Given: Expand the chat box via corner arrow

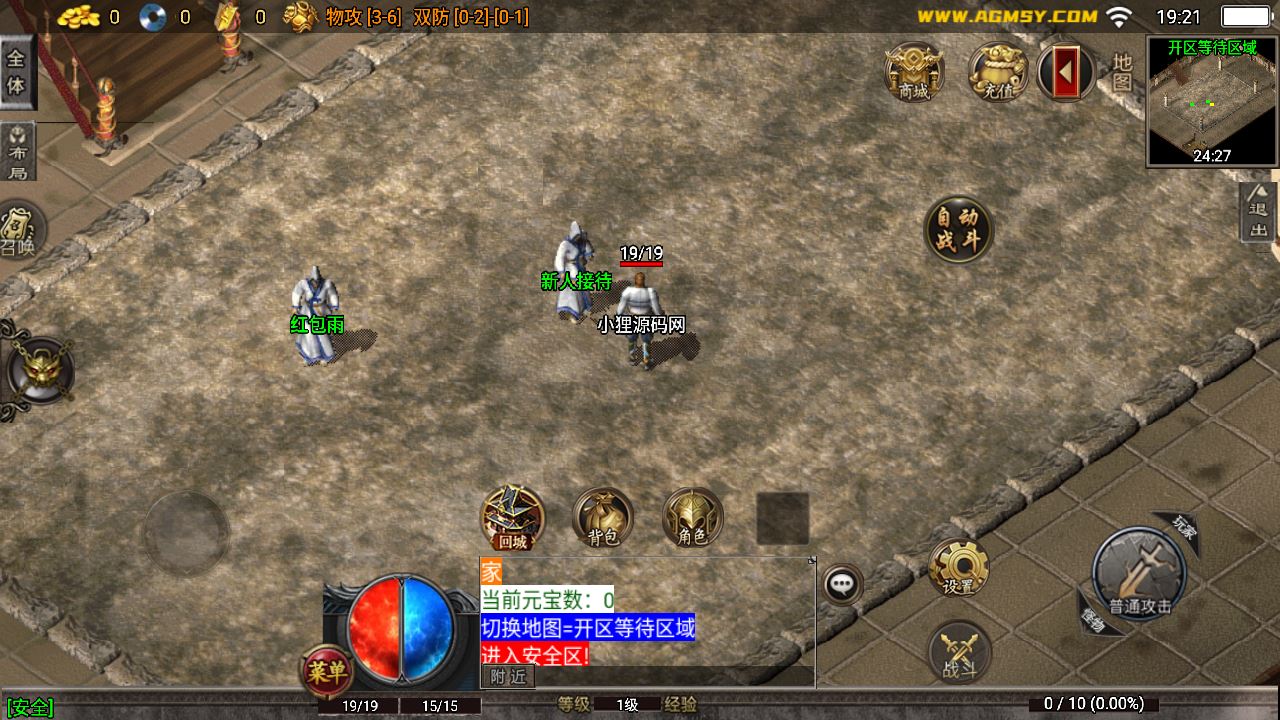Looking at the screenshot, I should pos(812,561).
